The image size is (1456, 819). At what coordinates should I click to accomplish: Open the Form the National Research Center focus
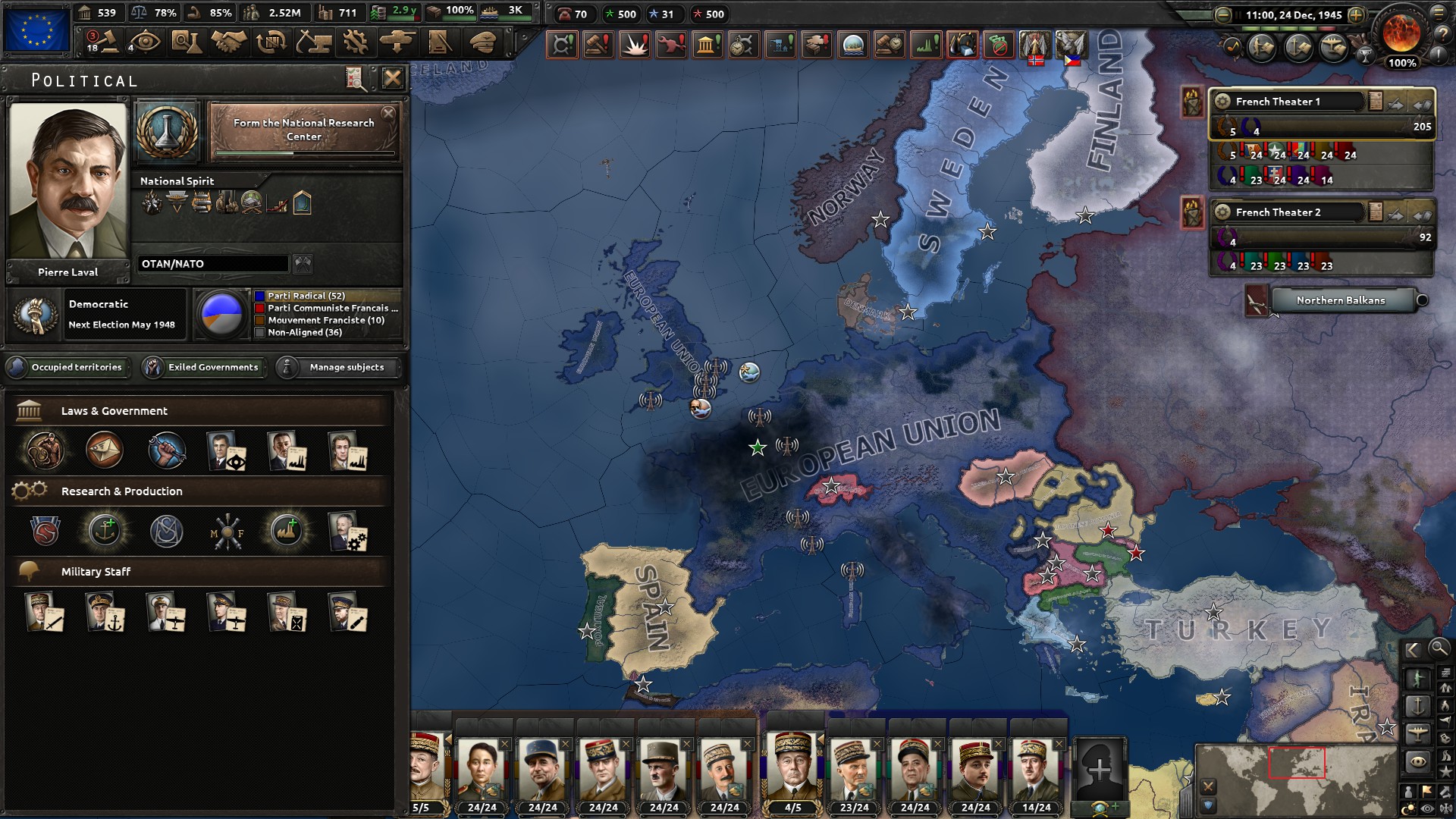point(303,130)
